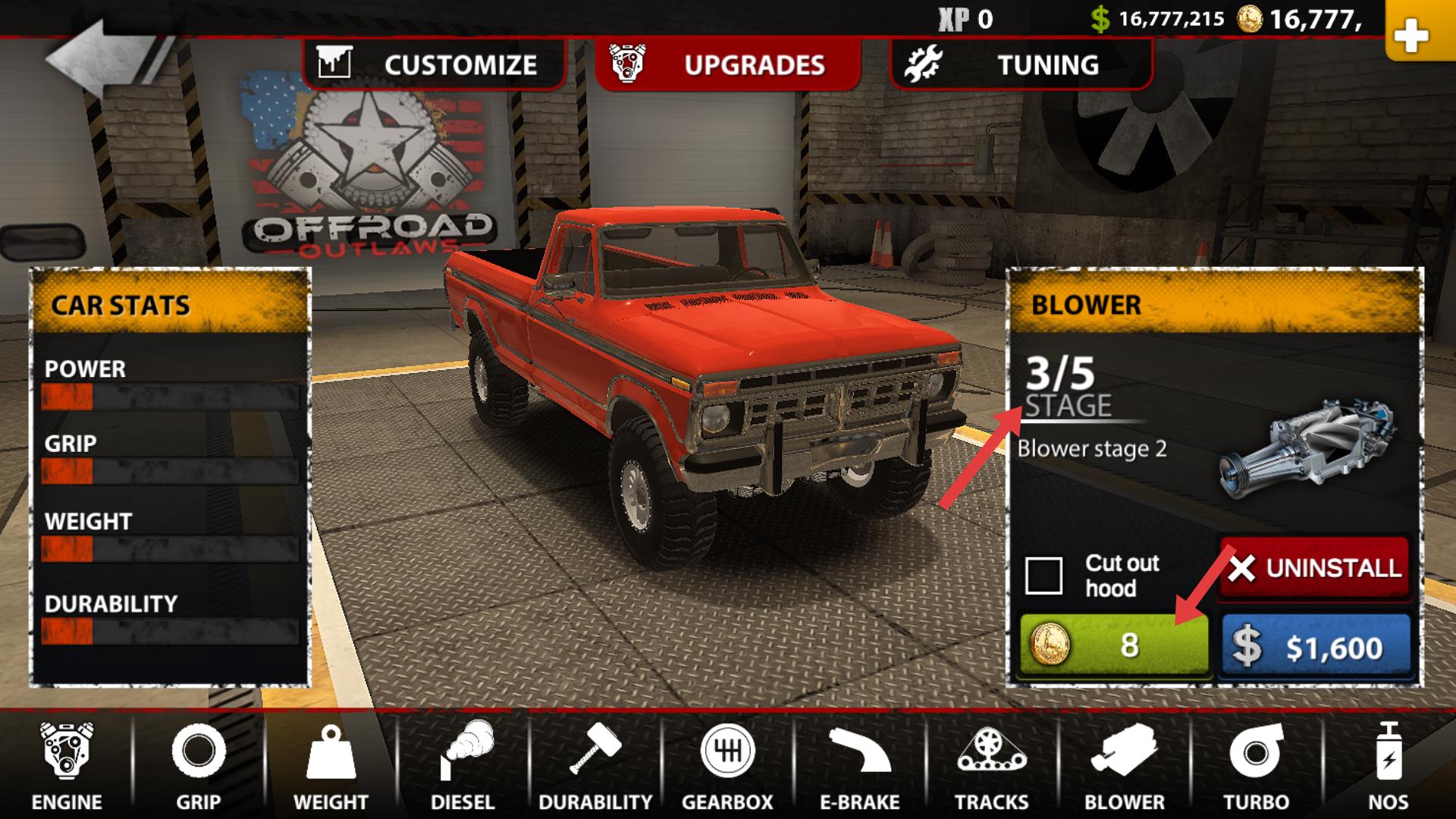Open the Customize tab

click(434, 64)
